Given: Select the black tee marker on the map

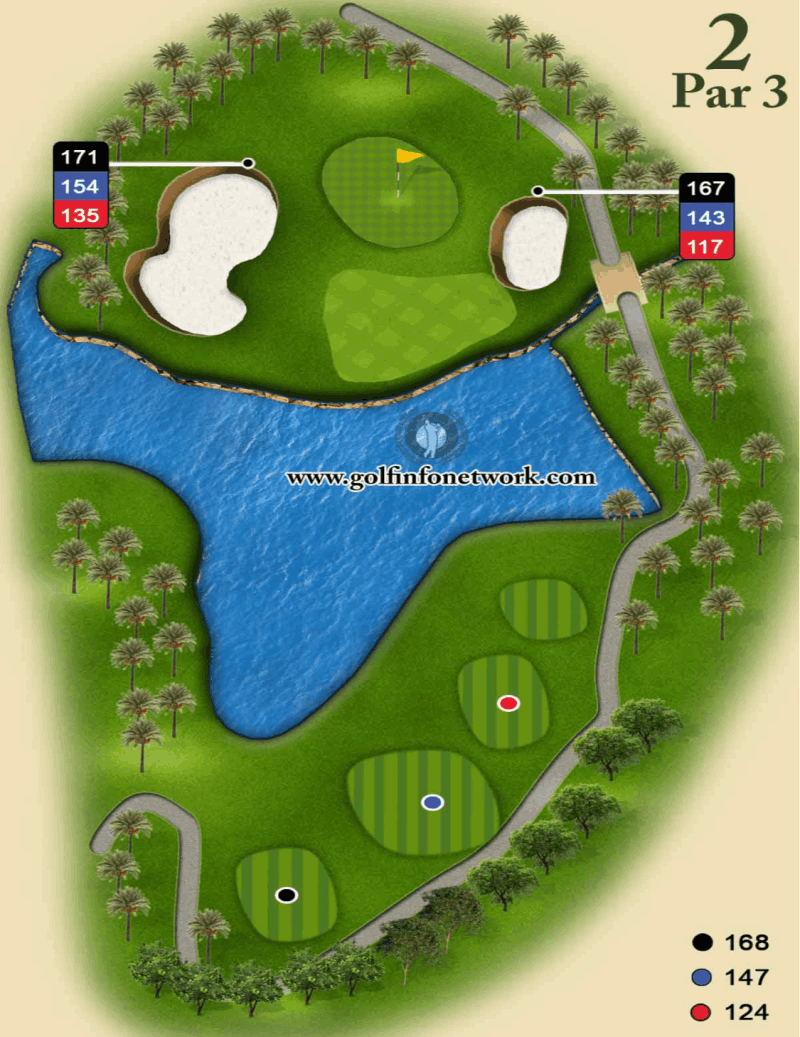Looking at the screenshot, I should point(287,895).
